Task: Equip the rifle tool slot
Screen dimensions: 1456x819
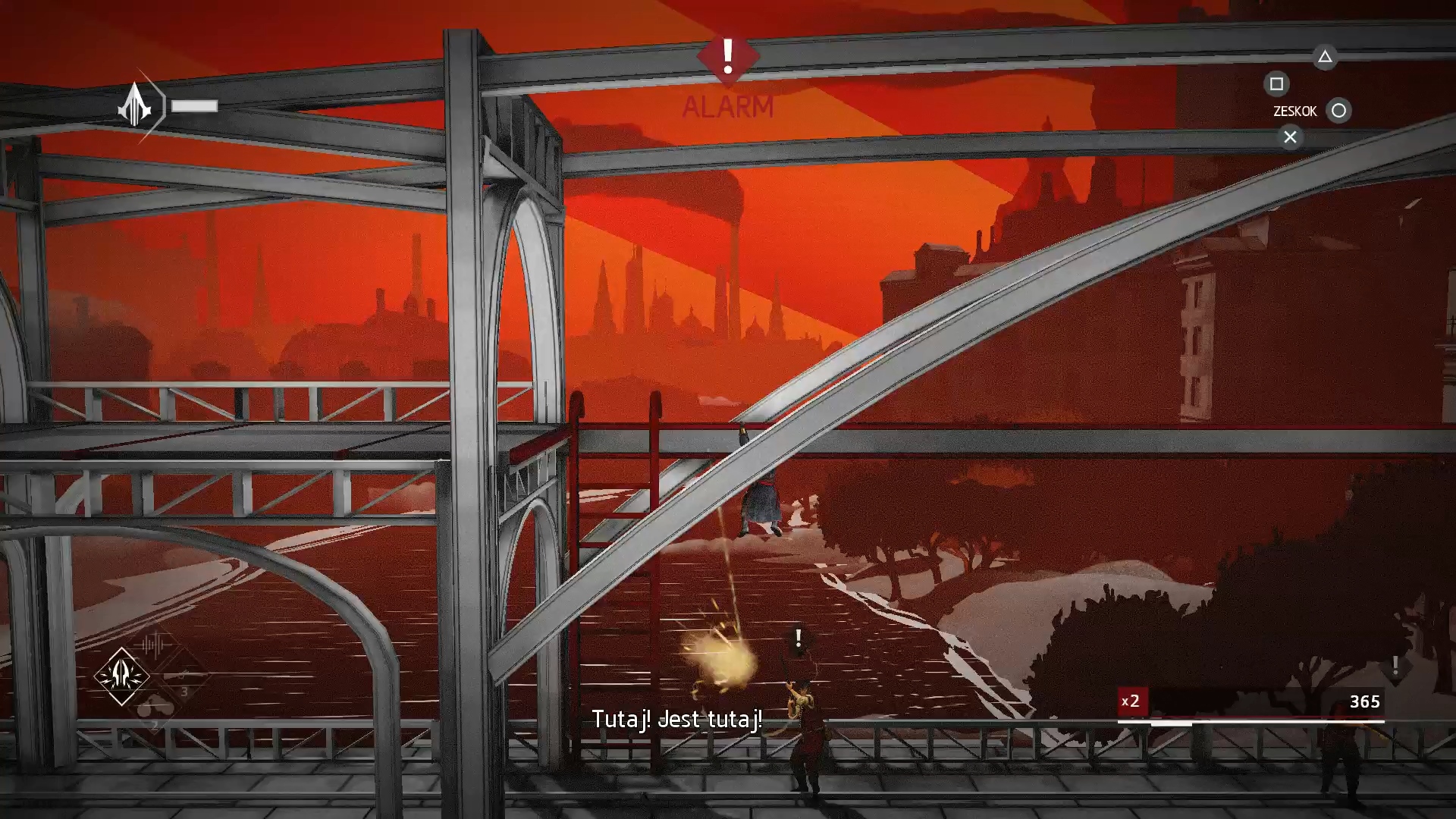Action: coord(184,676)
